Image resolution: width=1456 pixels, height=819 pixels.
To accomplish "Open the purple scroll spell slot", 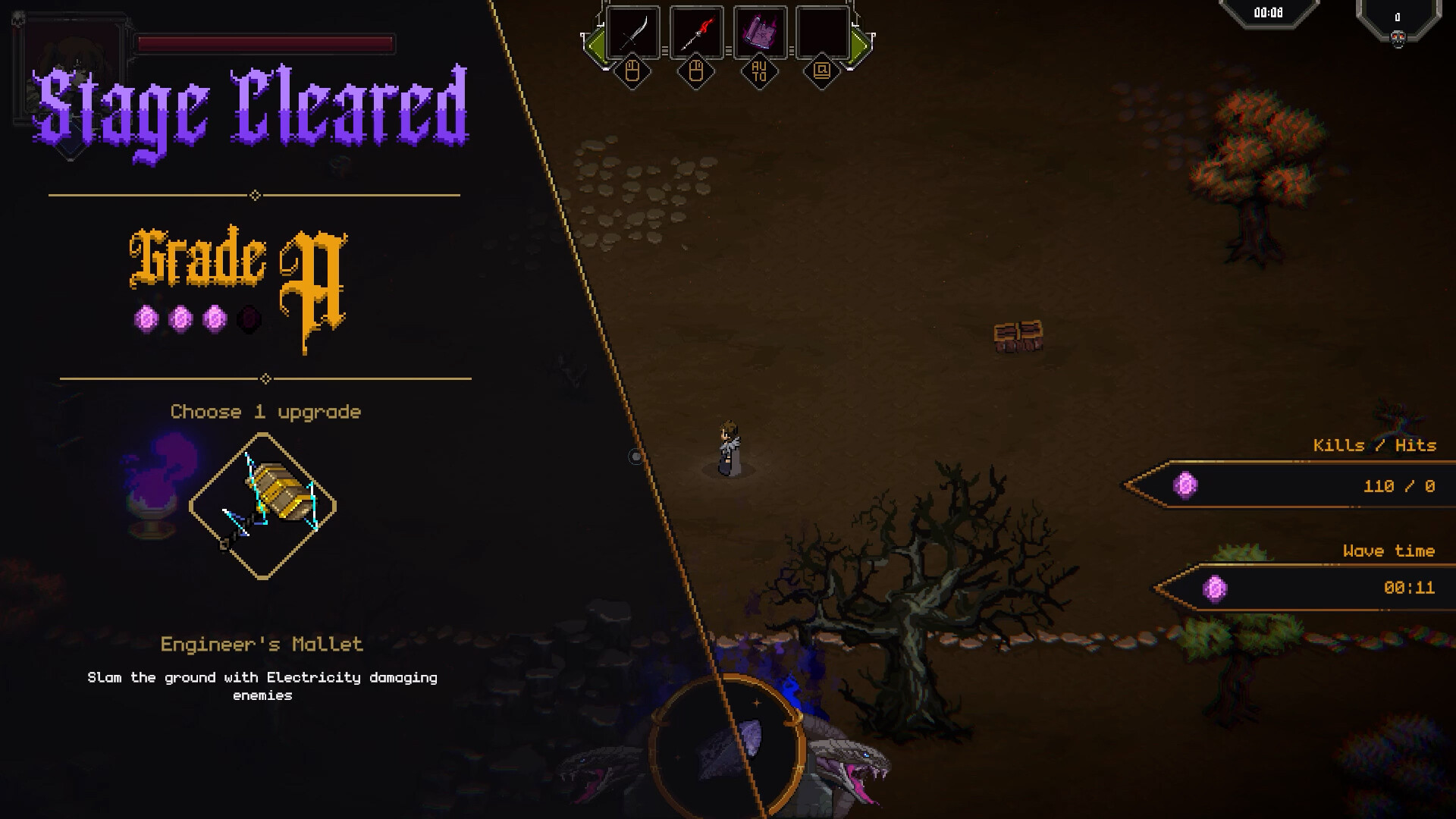I will tap(759, 33).
